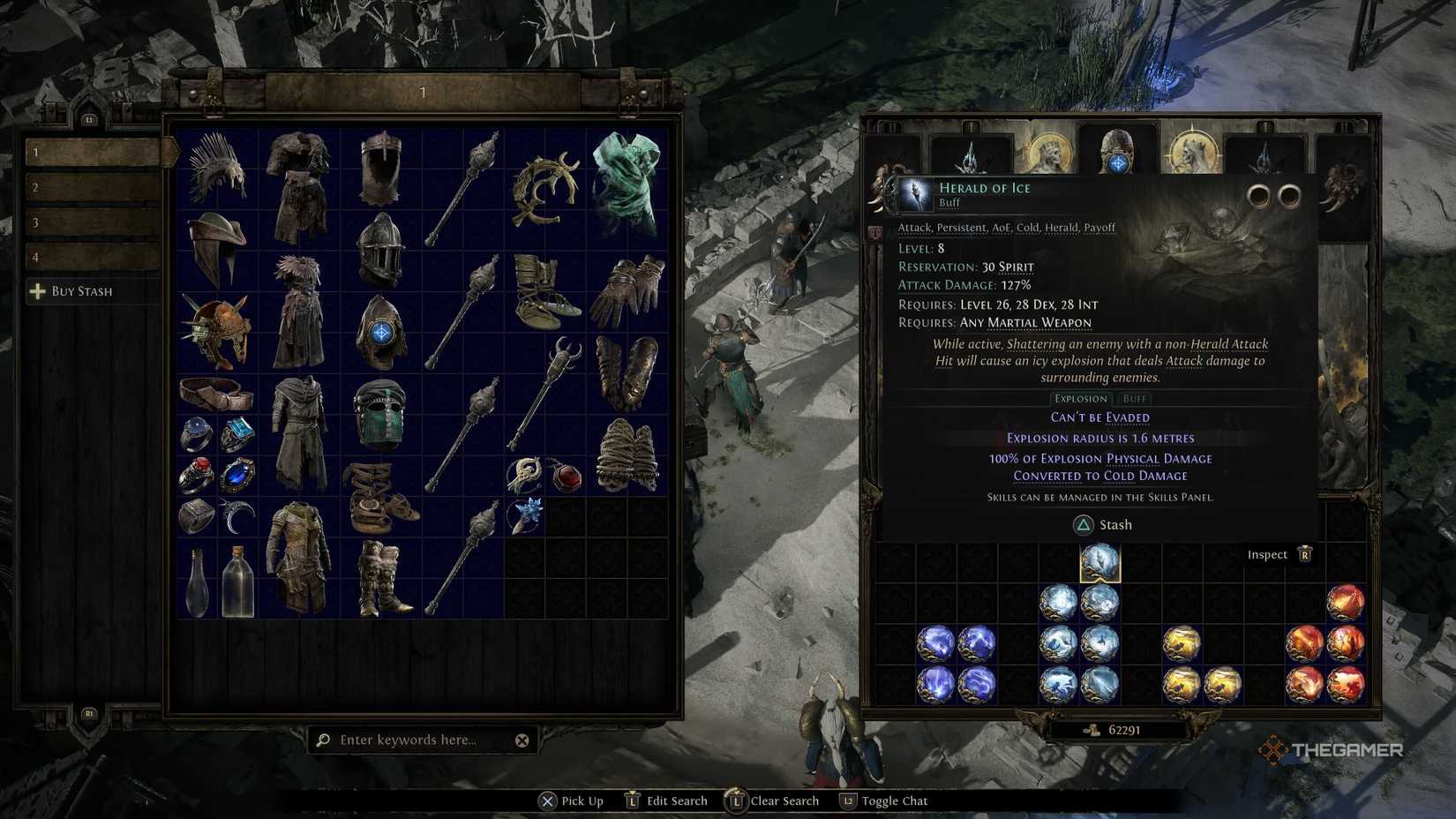Toggle Chat using the bottom bar option
This screenshot has width=1456, height=819.
894,800
